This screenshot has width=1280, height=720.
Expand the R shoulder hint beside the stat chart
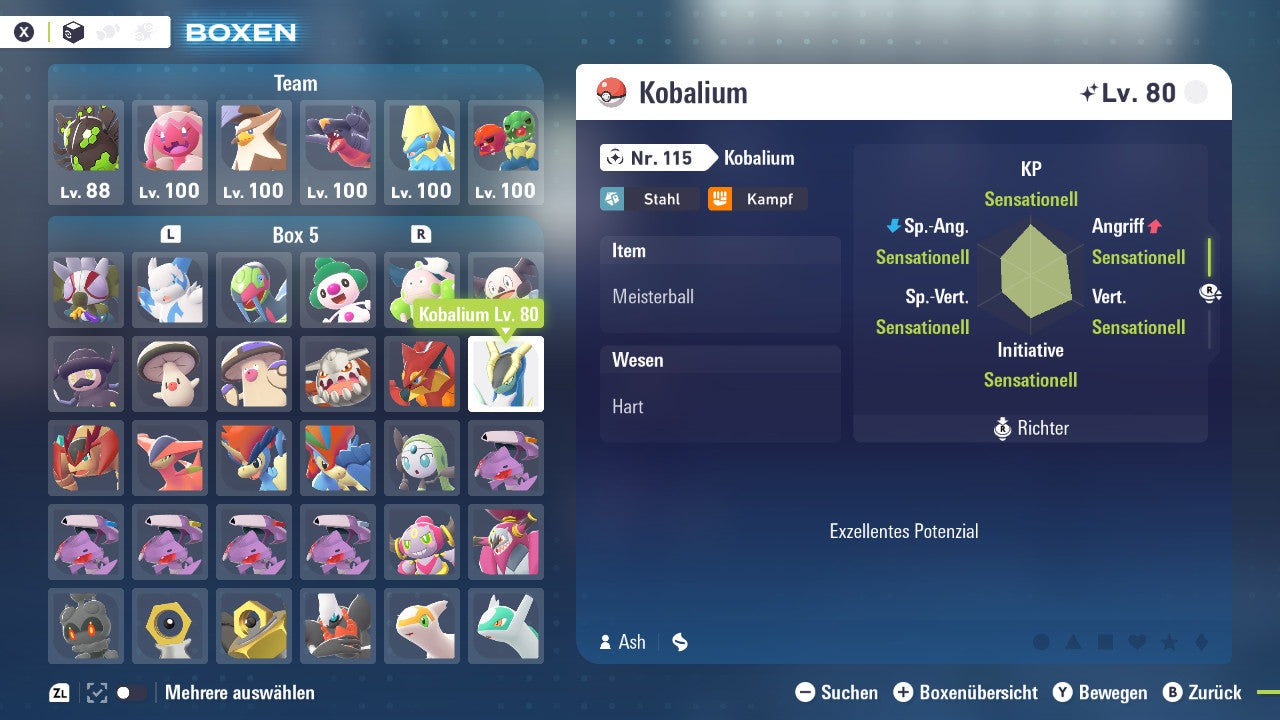tap(1211, 293)
